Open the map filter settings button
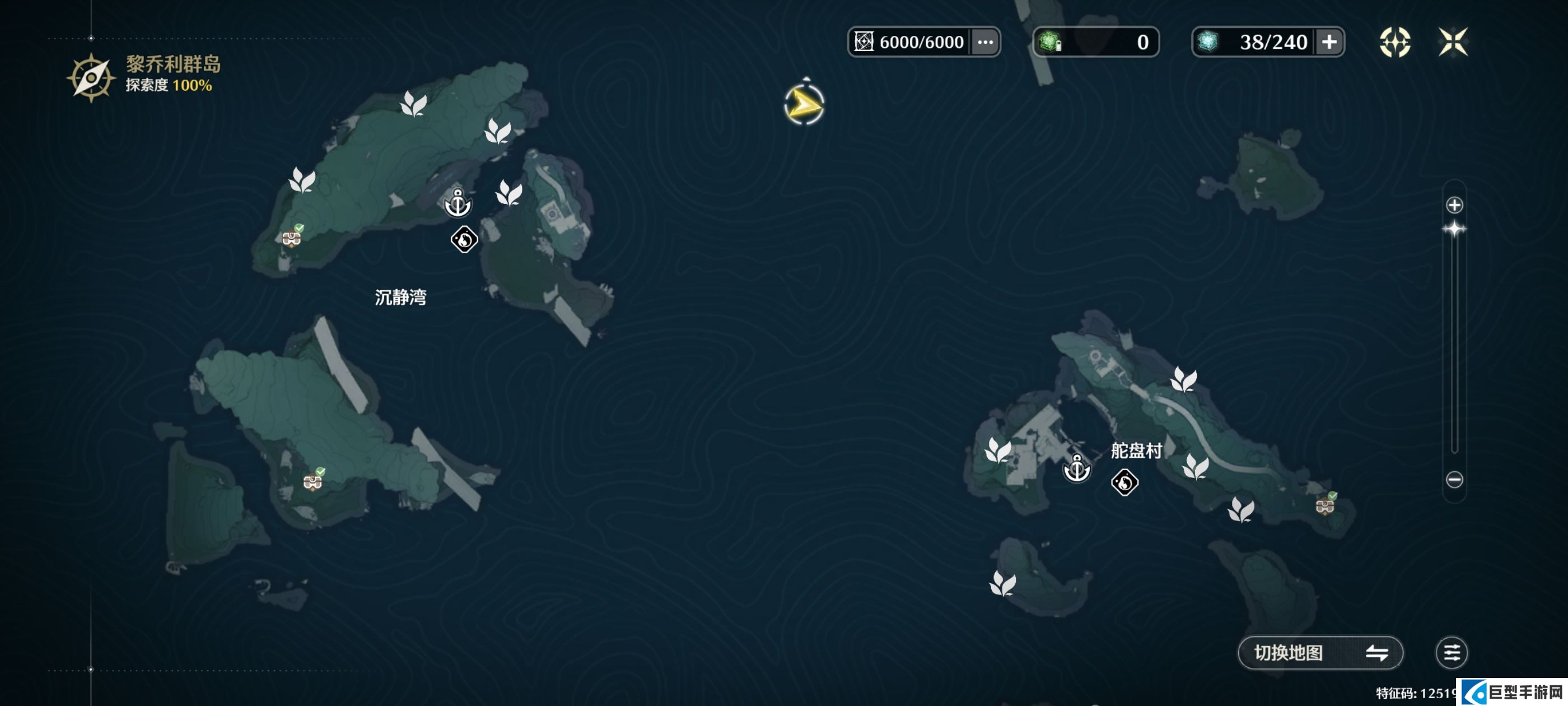 (1451, 652)
